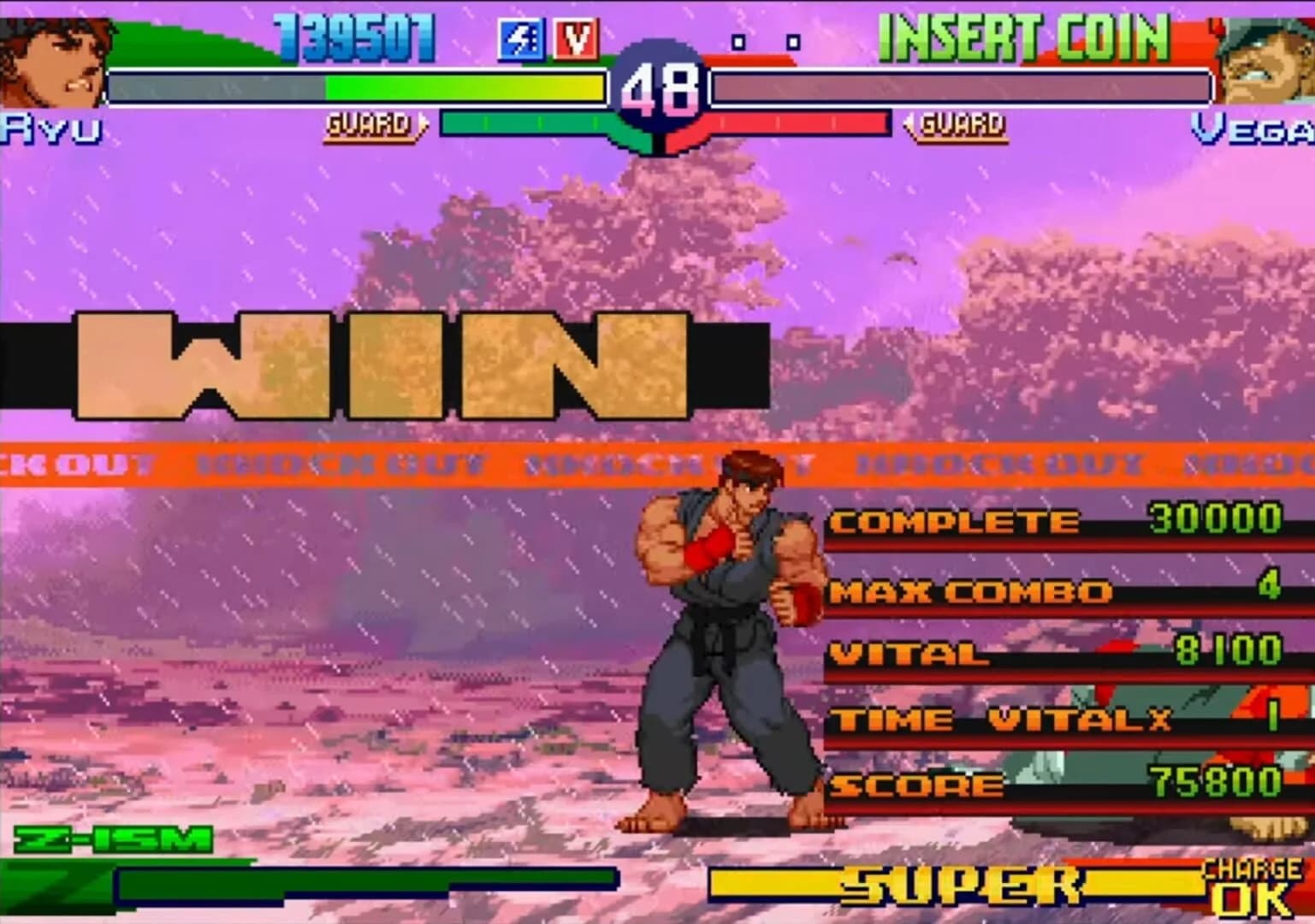Select the blue lightning icon near the timer
This screenshot has height=924, width=1315.
pos(524,35)
